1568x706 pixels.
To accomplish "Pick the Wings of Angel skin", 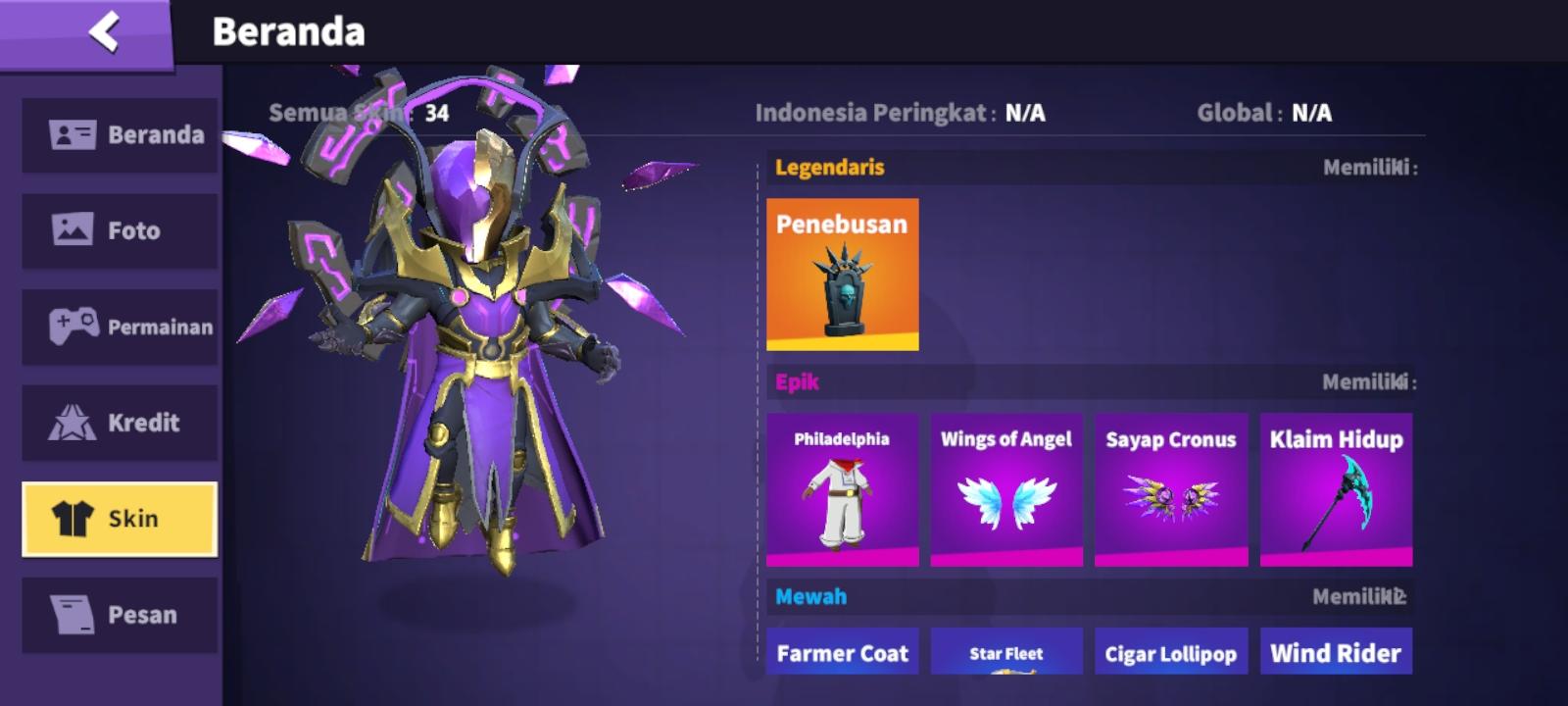I will (1006, 489).
